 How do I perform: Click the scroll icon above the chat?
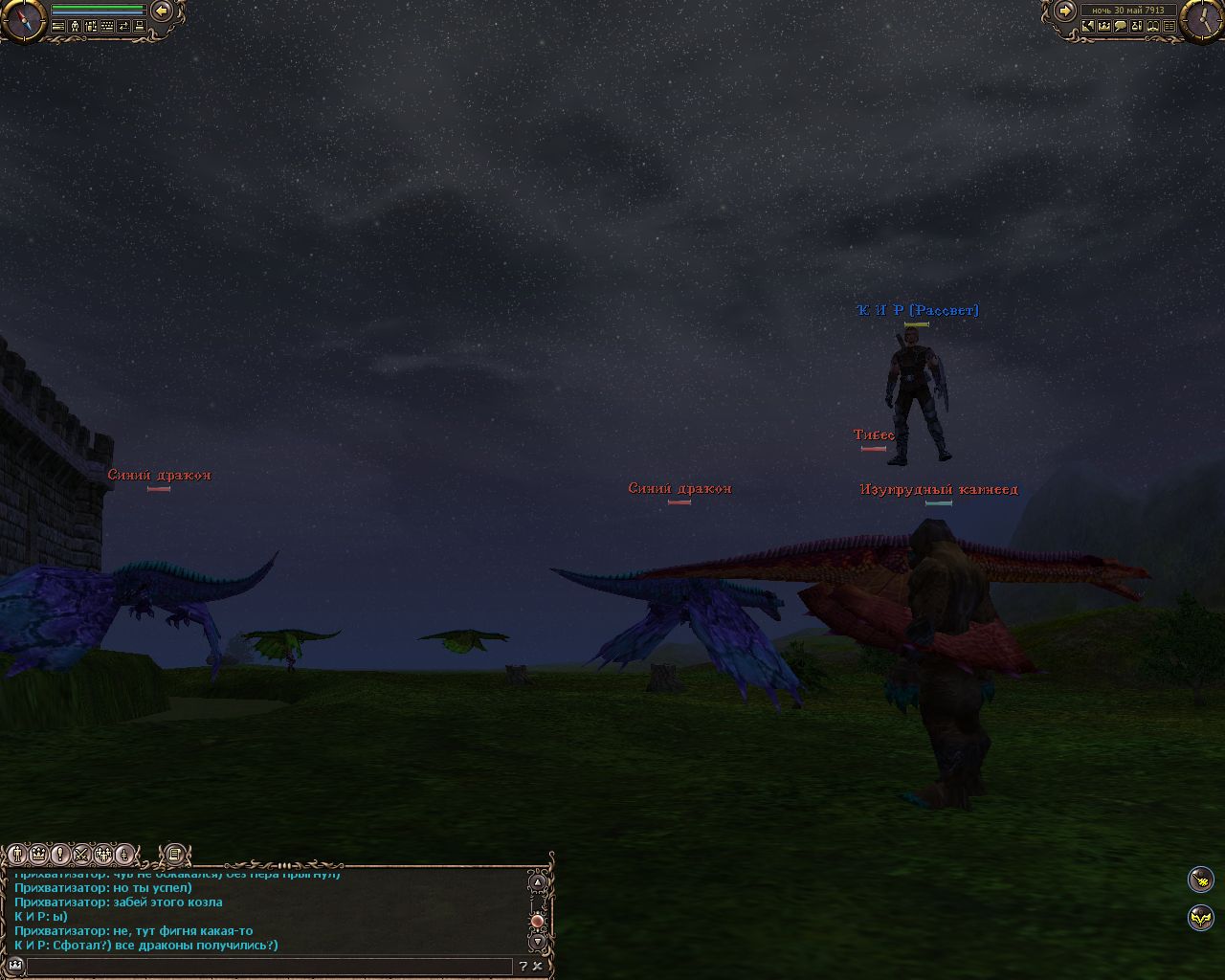coord(173,854)
